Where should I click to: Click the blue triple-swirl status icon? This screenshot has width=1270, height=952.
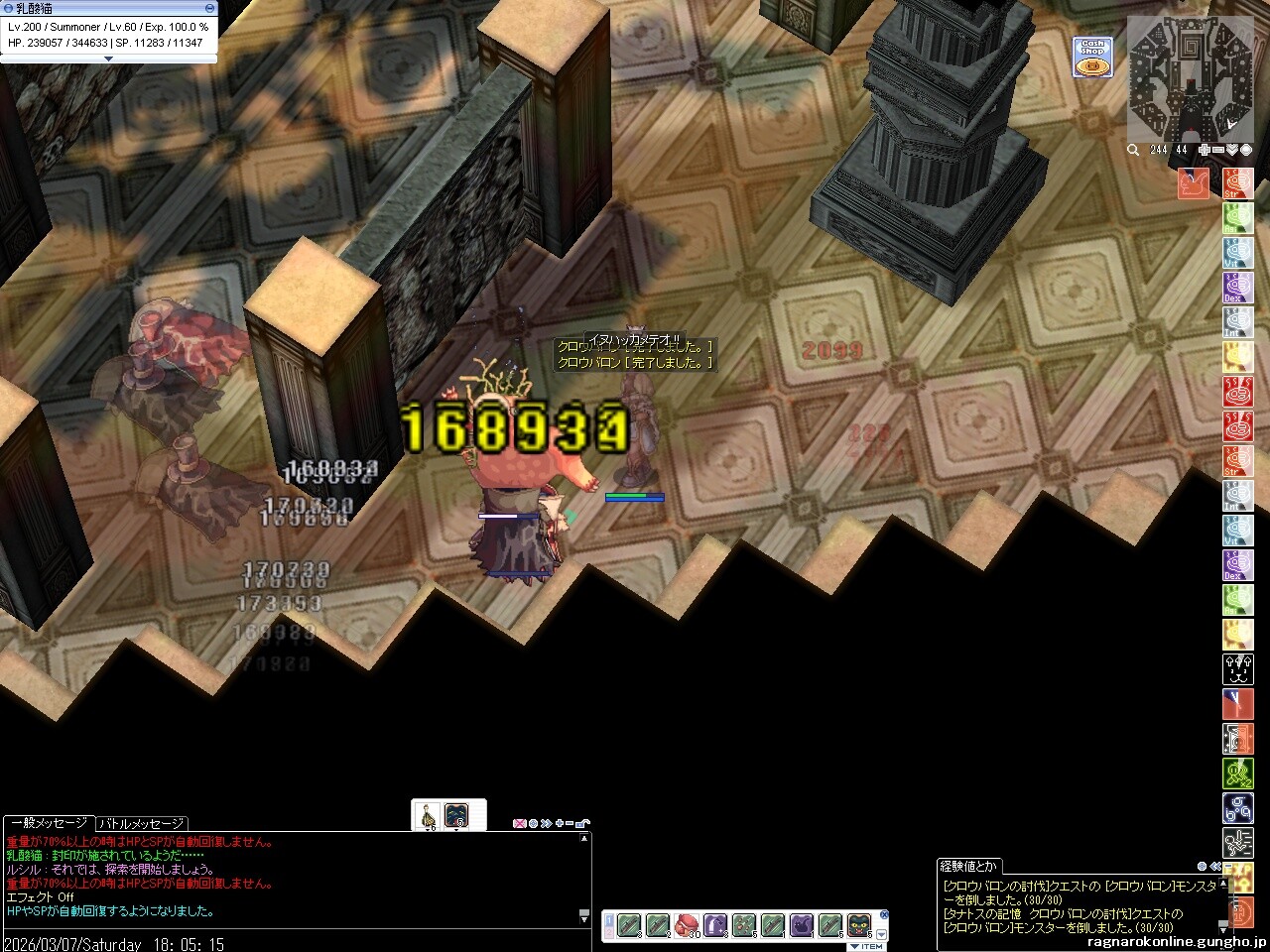(x=1237, y=808)
